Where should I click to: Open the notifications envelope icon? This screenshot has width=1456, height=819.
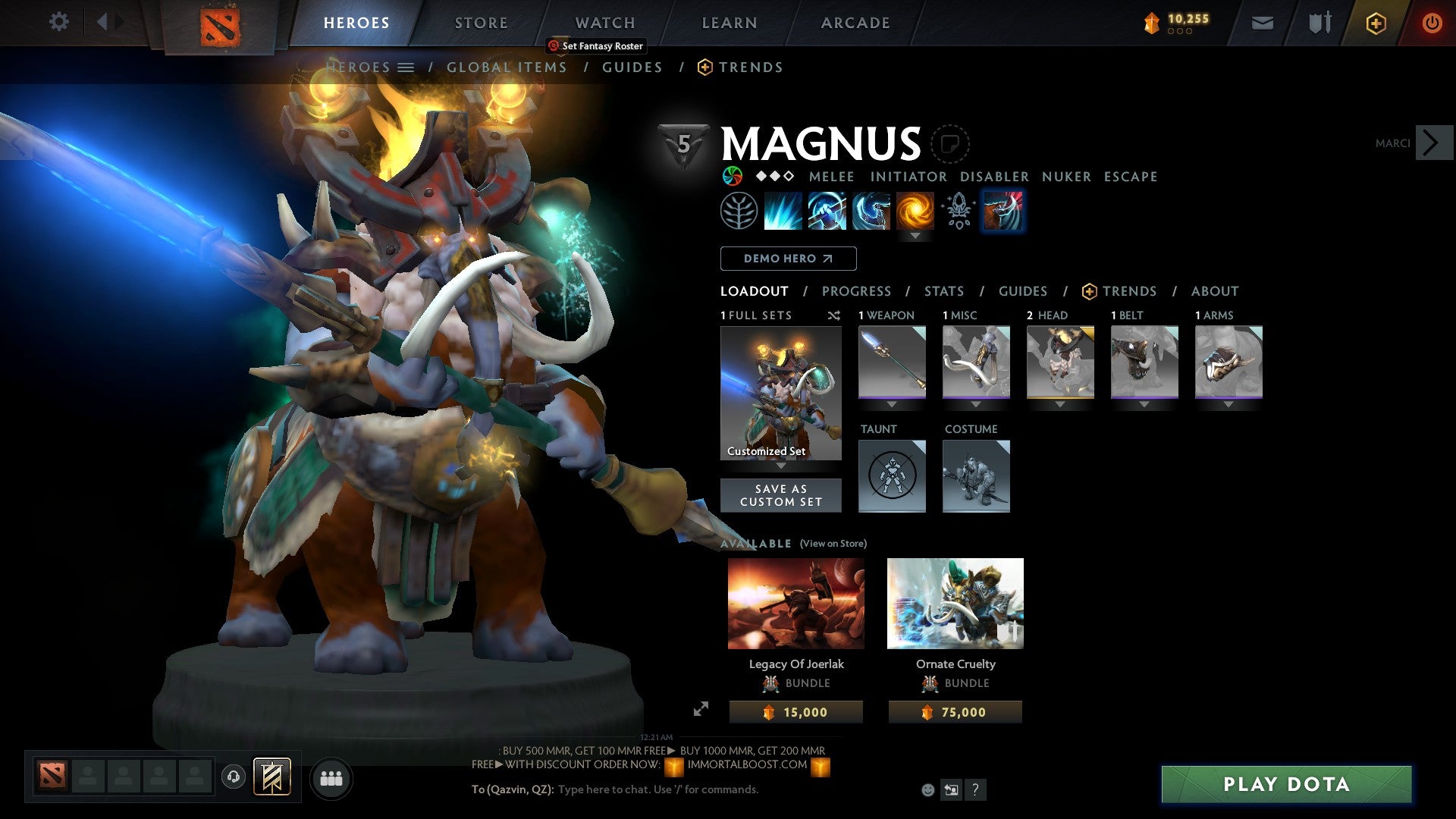pos(1262,23)
